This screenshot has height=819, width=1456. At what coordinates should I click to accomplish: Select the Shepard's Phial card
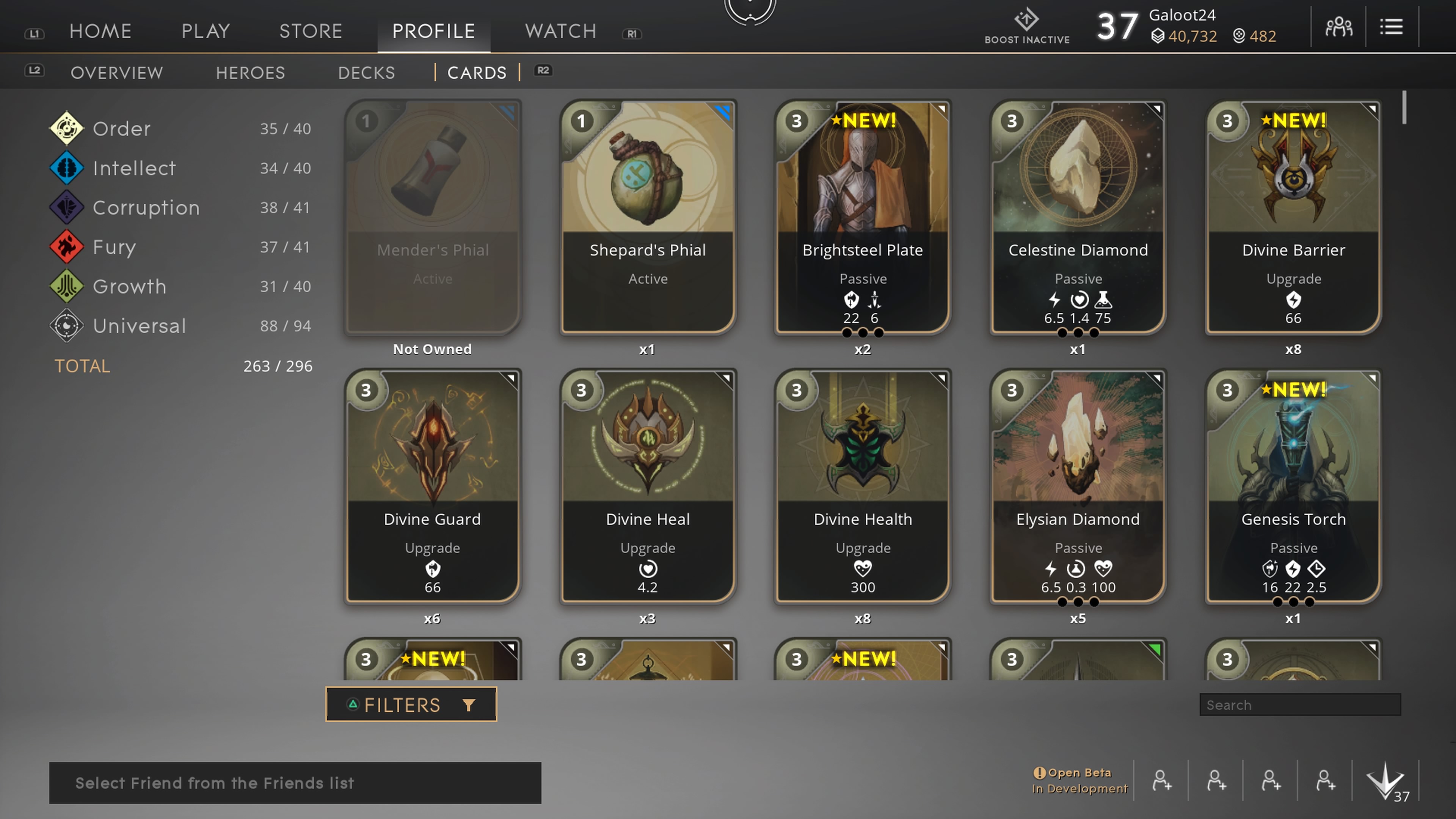(648, 218)
